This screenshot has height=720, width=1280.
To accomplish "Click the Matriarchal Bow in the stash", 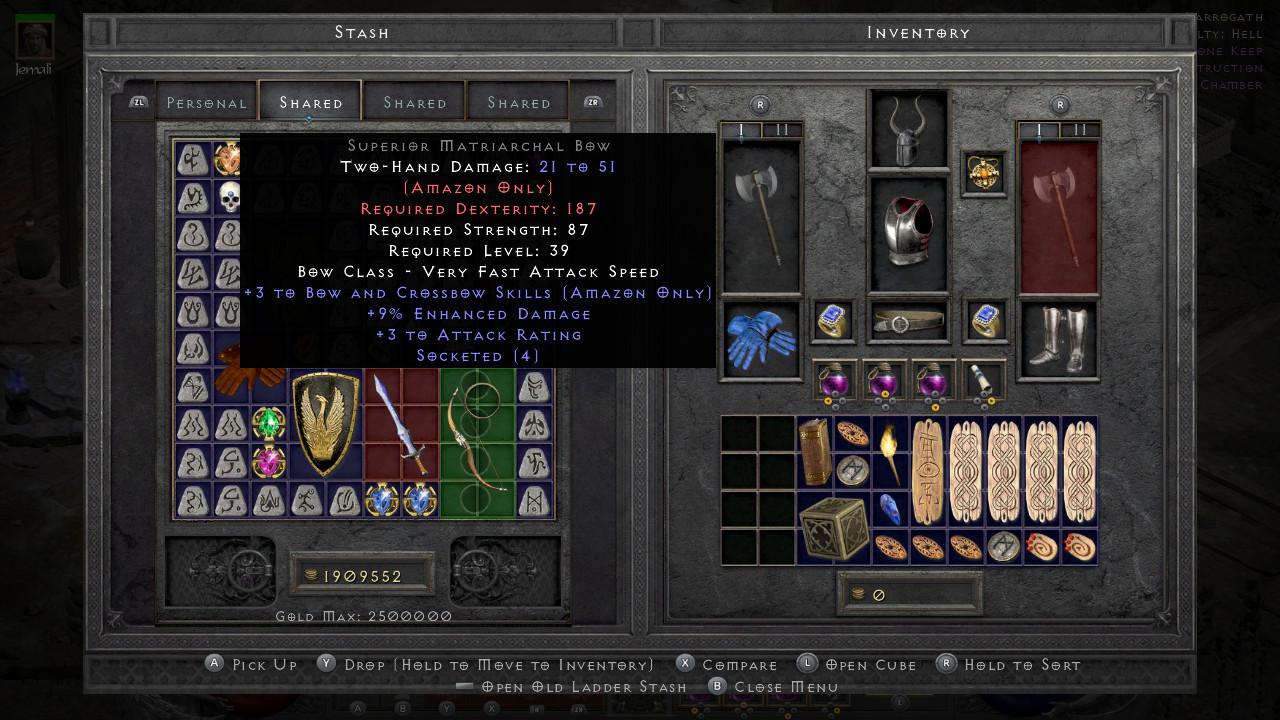I will tap(475, 440).
